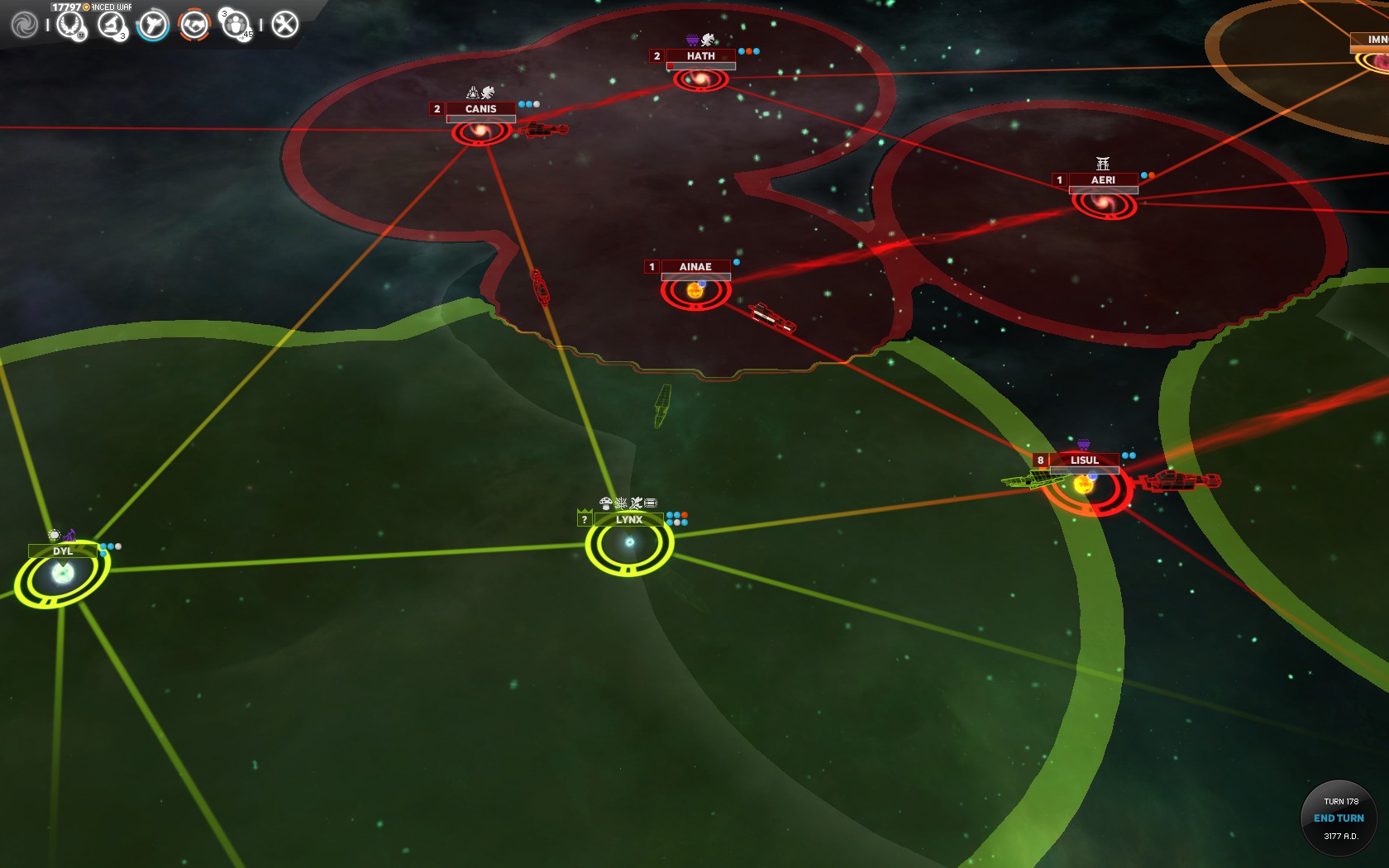The height and width of the screenshot is (868, 1389).
Task: Select the Dyl system label
Action: coord(63,551)
